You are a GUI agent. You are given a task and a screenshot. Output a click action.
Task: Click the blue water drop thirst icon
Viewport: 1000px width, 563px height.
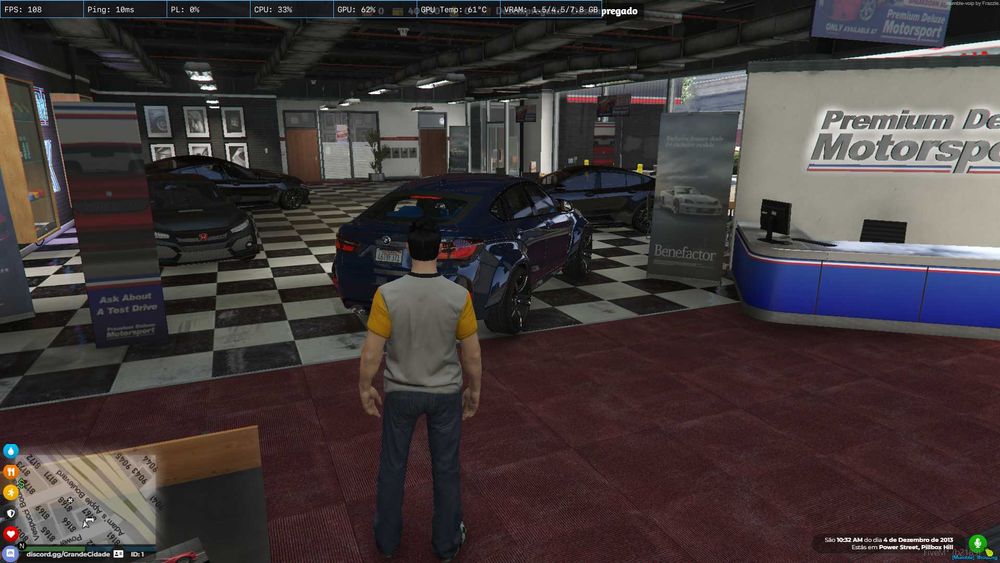pos(11,451)
